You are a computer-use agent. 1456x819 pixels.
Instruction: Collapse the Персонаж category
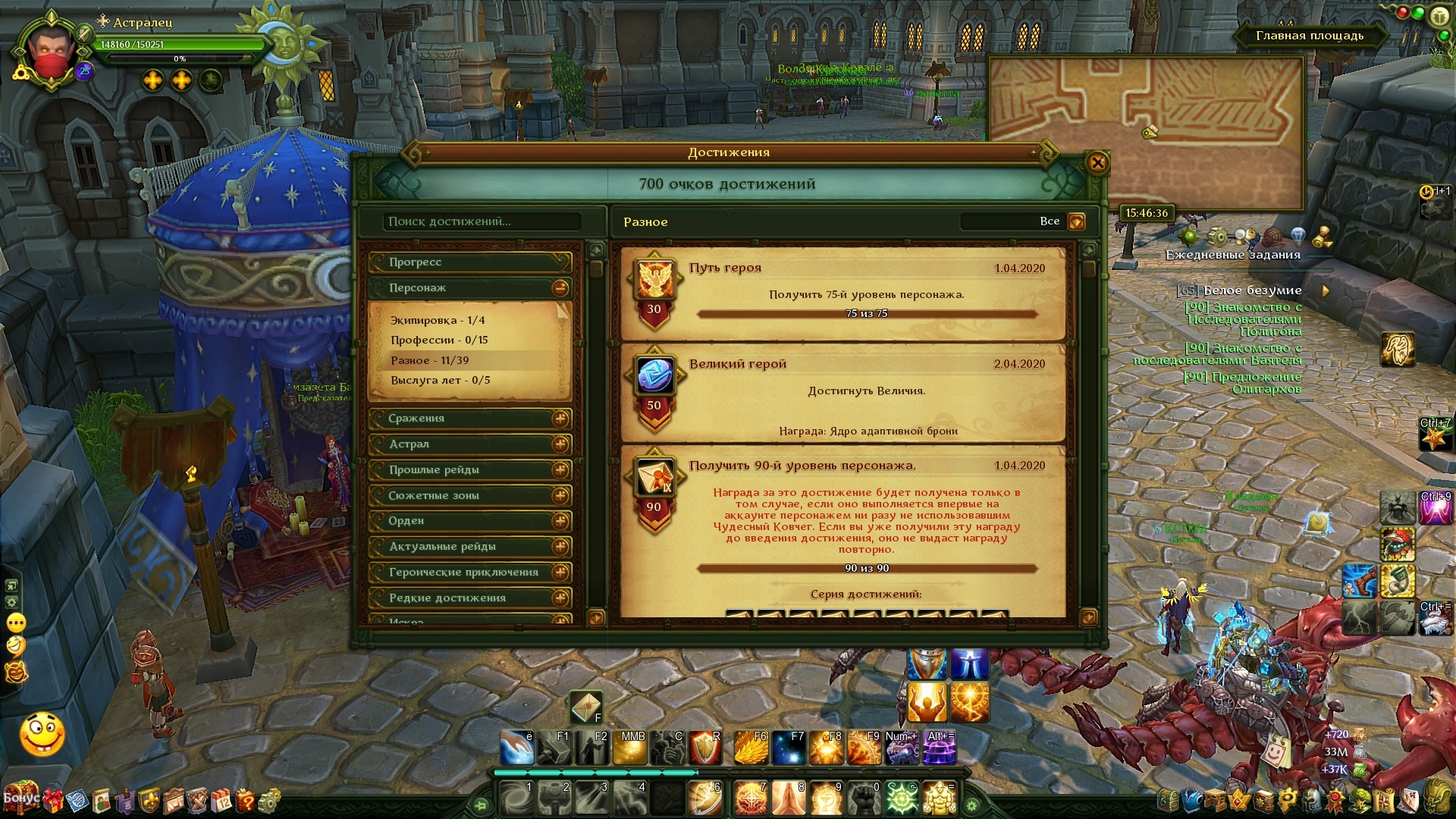pyautogui.click(x=560, y=288)
